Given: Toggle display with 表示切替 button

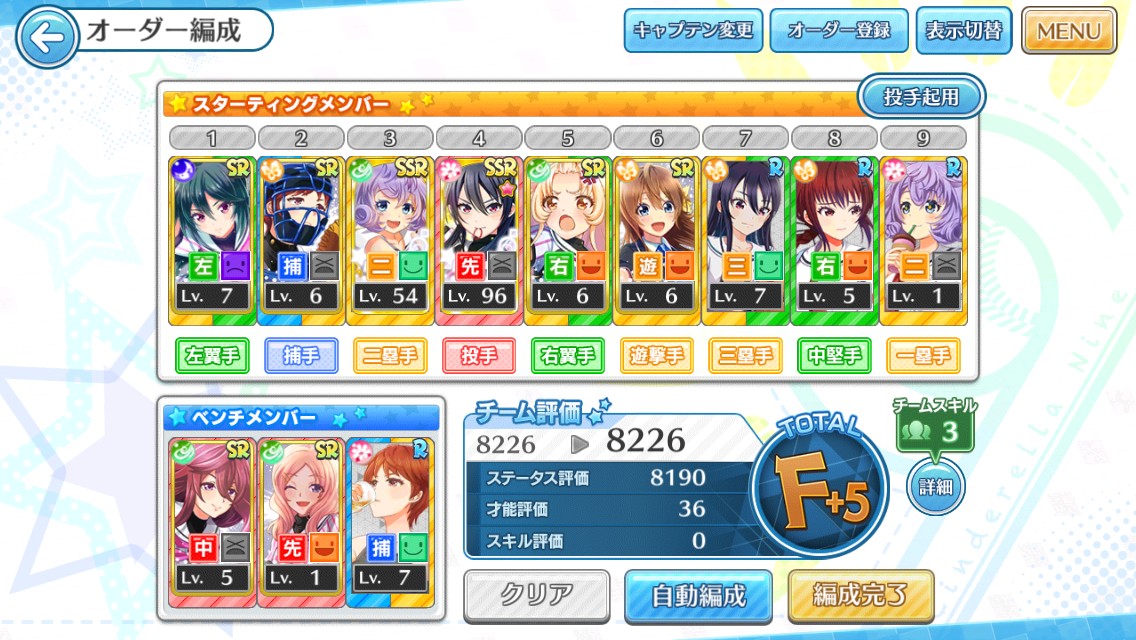Looking at the screenshot, I should pos(963,31).
